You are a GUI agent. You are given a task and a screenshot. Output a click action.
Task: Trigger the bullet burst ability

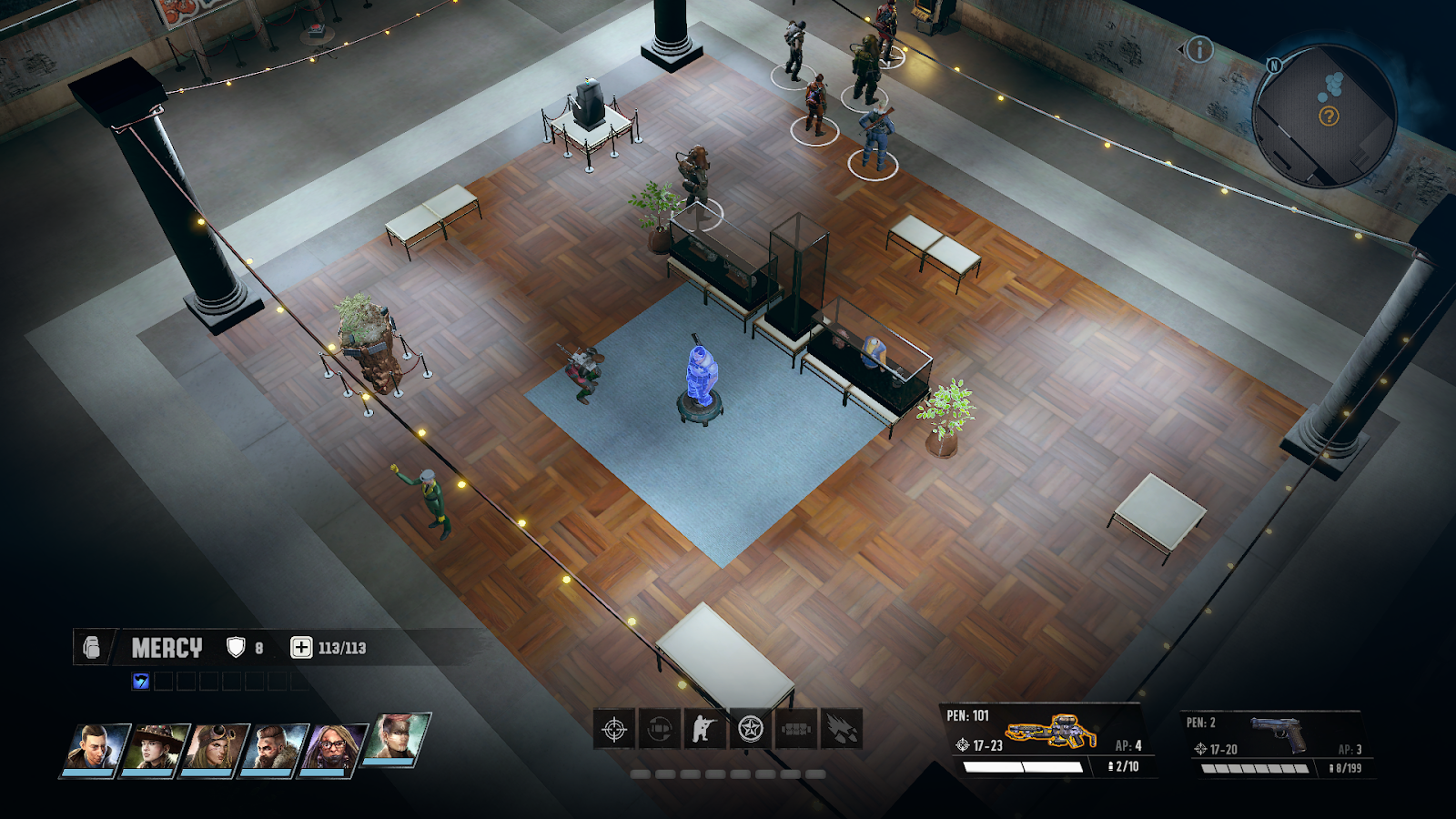[842, 729]
